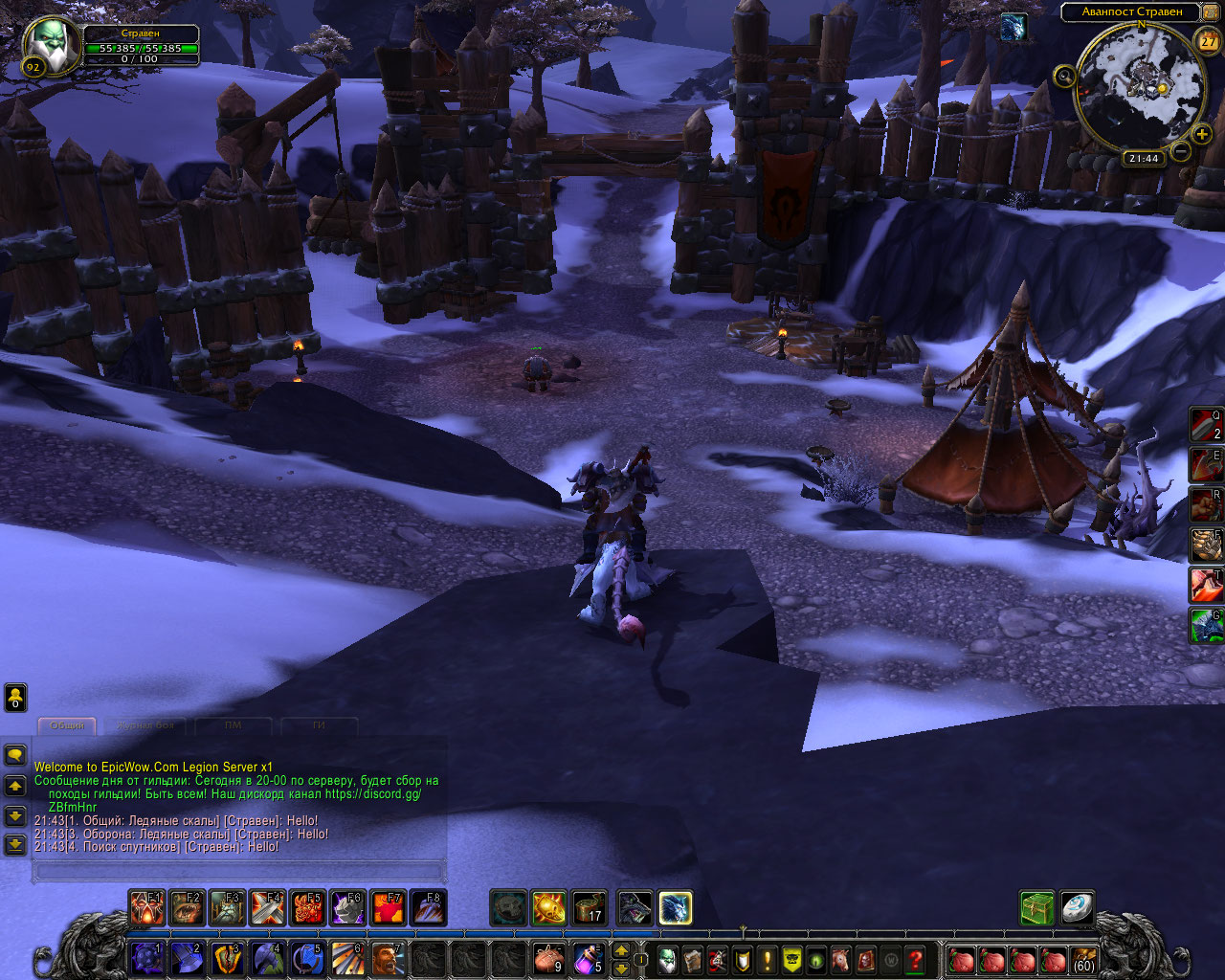
Task: Open the character info micro button
Action: point(667,959)
